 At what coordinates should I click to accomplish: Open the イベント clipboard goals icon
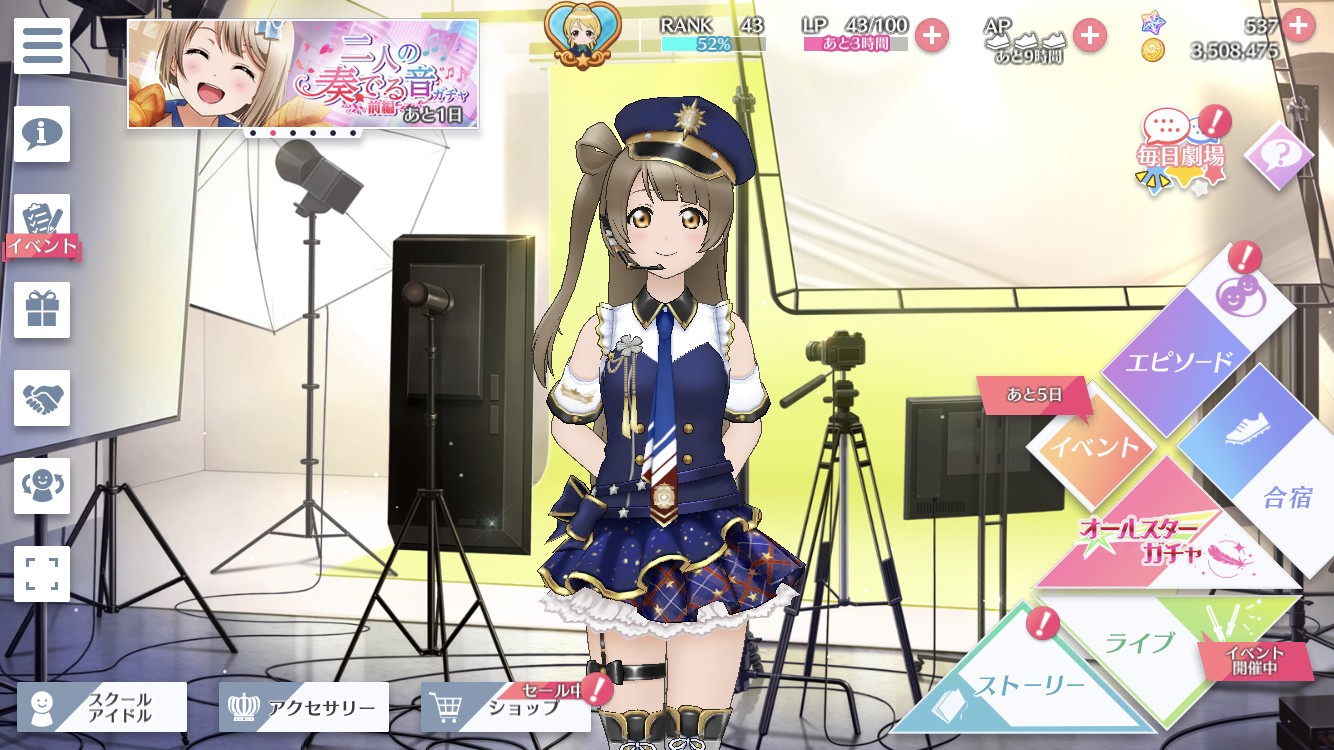click(42, 222)
